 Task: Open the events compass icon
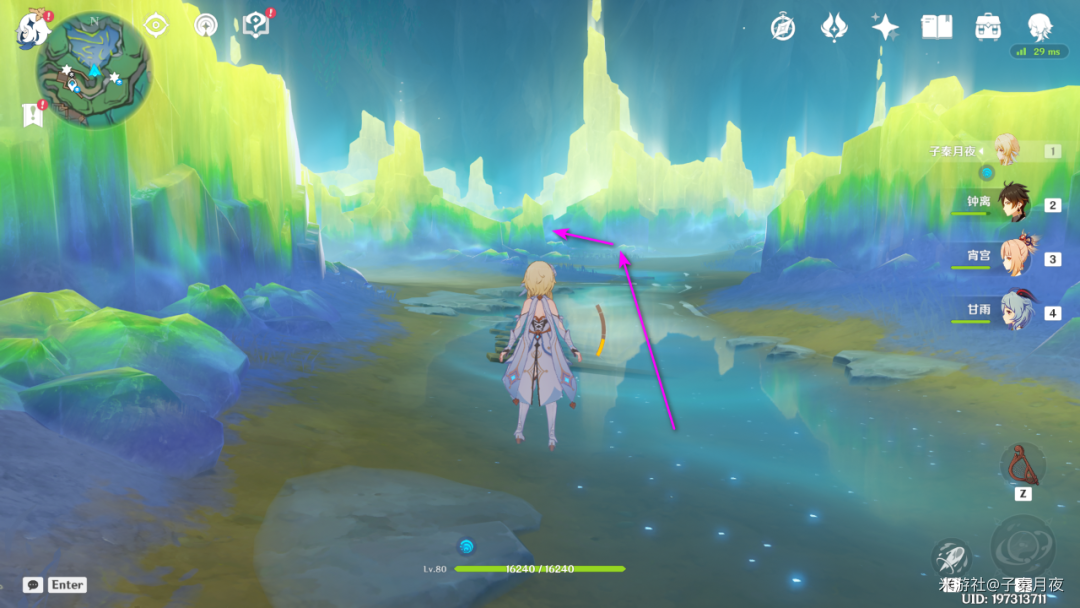click(783, 27)
